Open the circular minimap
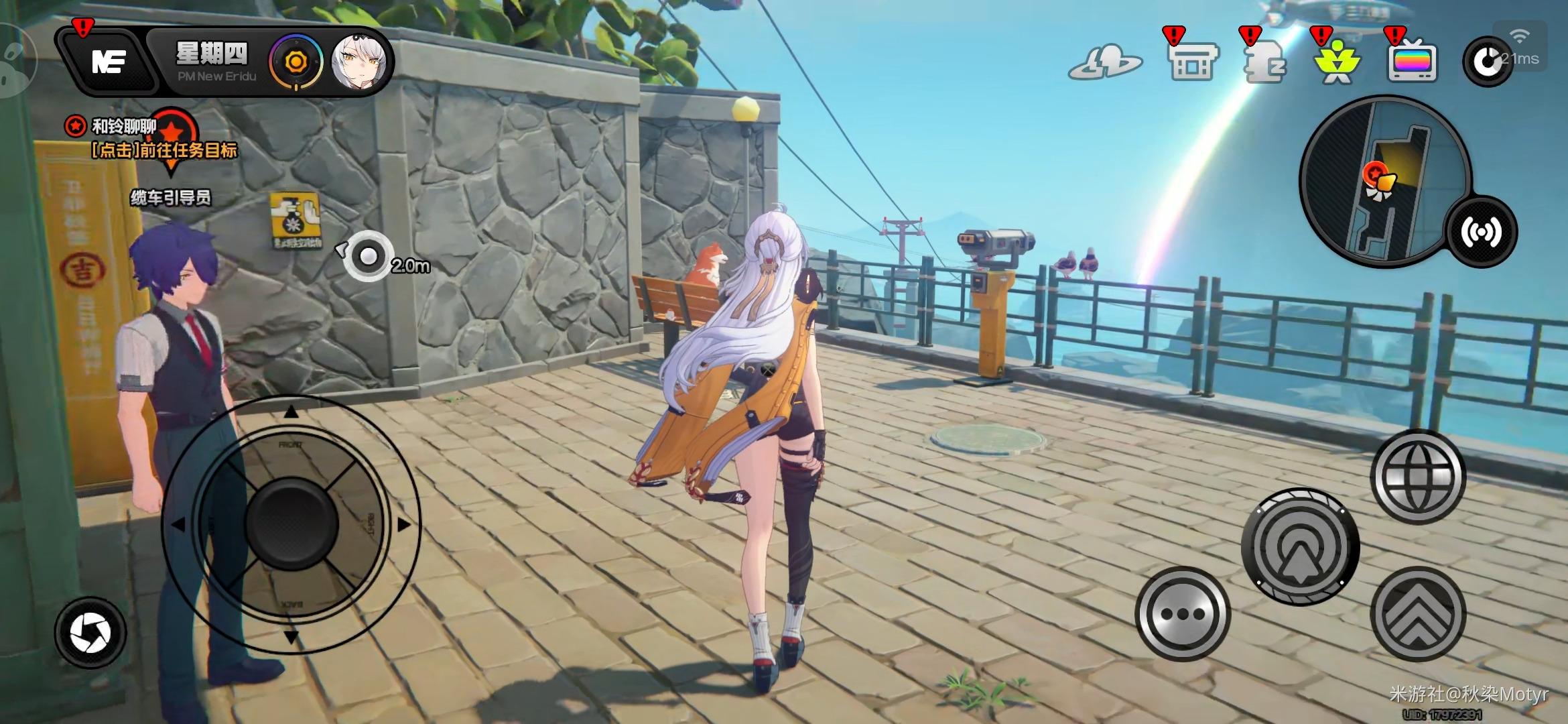This screenshot has width=1568, height=724. (x=1384, y=181)
